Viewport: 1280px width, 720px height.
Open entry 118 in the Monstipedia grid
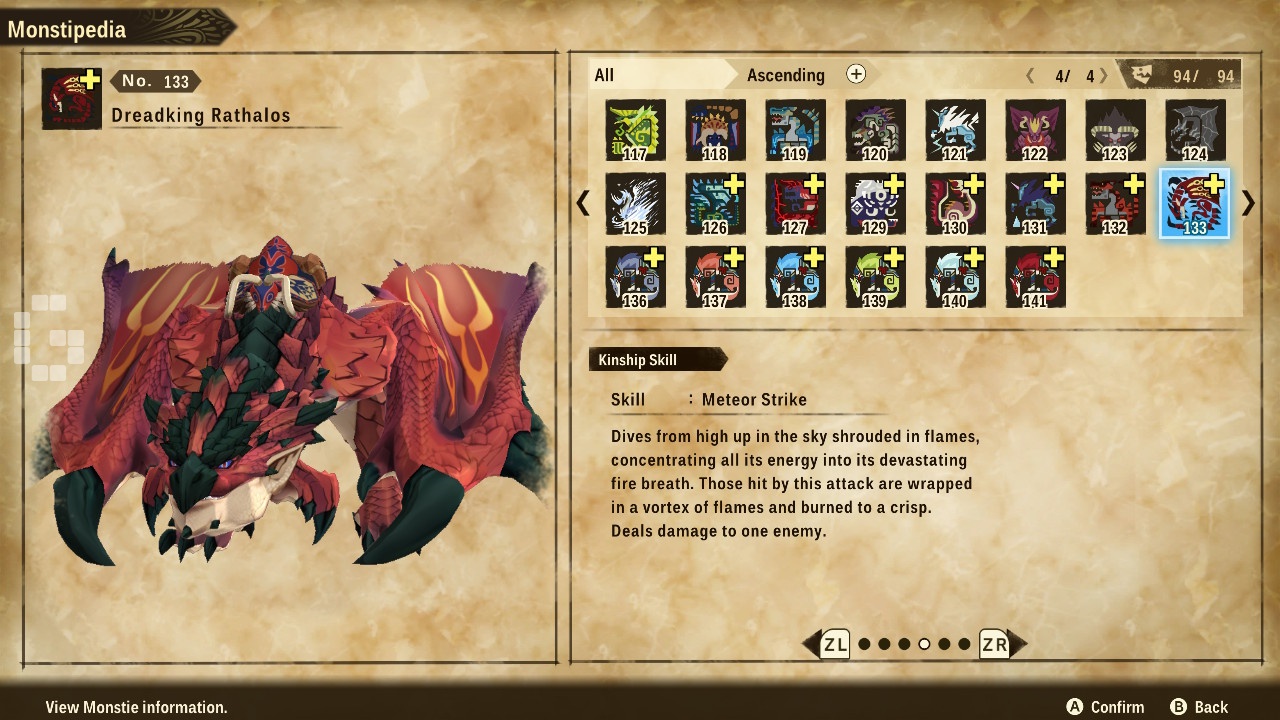[715, 130]
